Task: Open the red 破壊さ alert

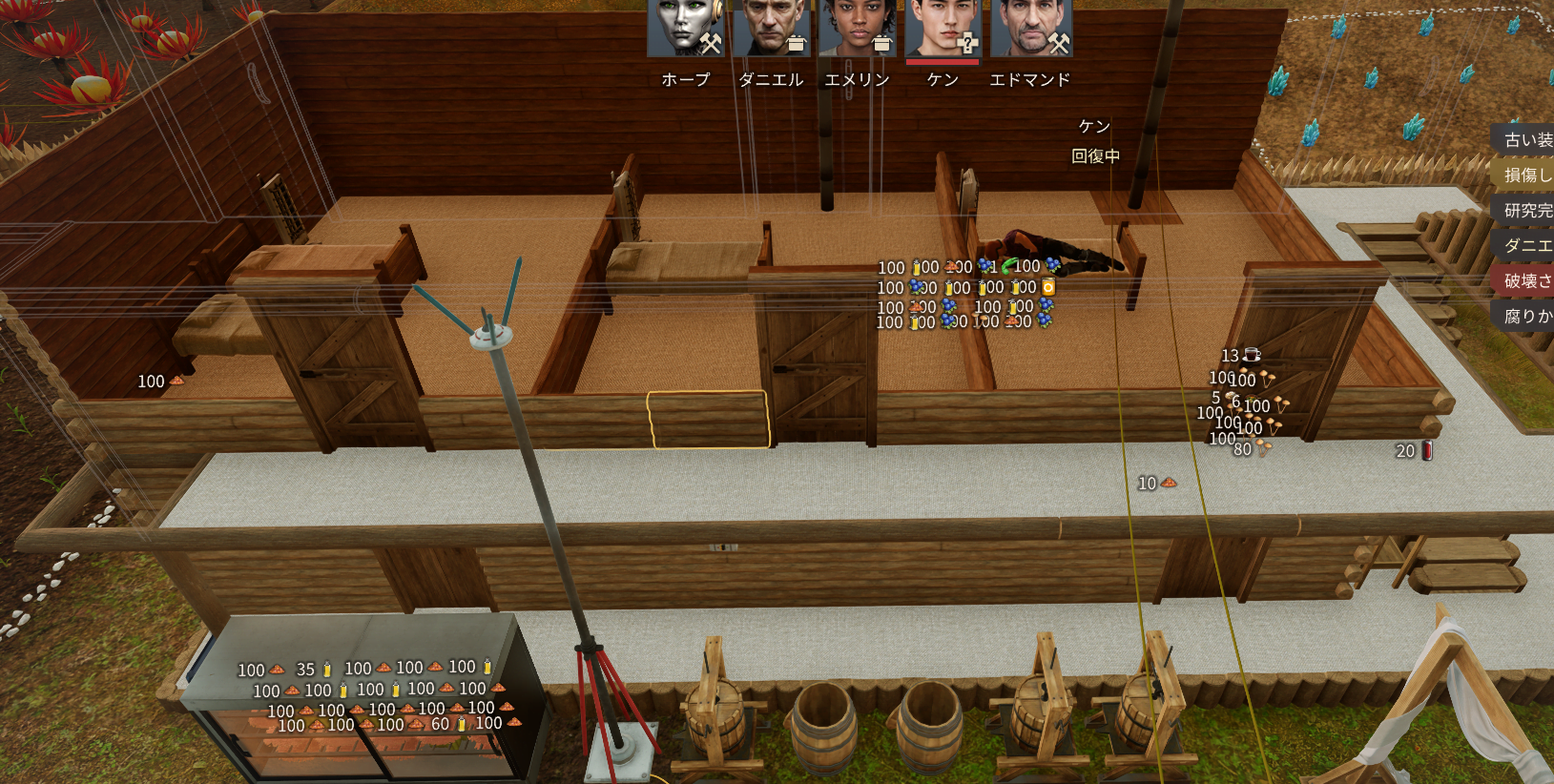Action: point(1526,281)
